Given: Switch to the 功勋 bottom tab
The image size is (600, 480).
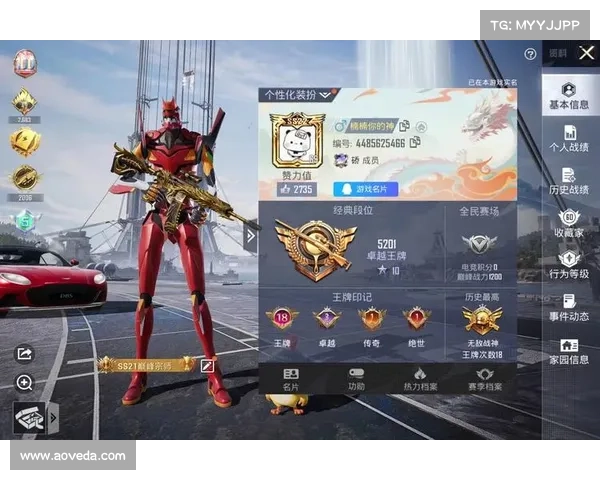Looking at the screenshot, I should click(x=356, y=378).
